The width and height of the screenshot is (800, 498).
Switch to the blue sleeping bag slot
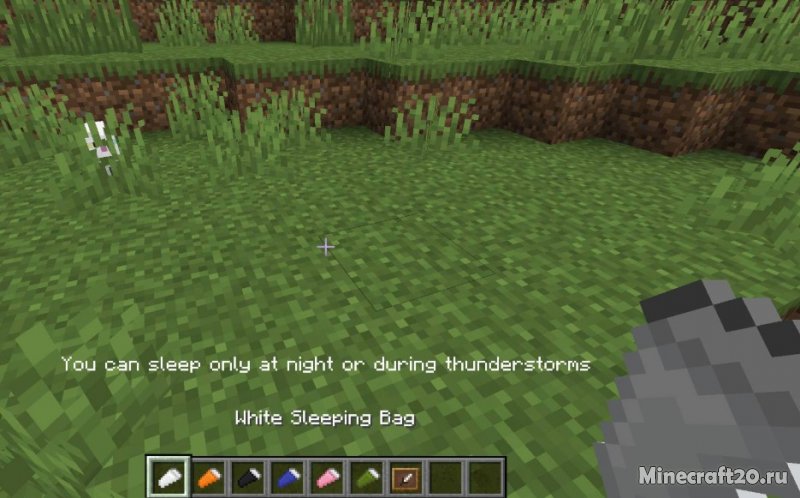[x=287, y=476]
